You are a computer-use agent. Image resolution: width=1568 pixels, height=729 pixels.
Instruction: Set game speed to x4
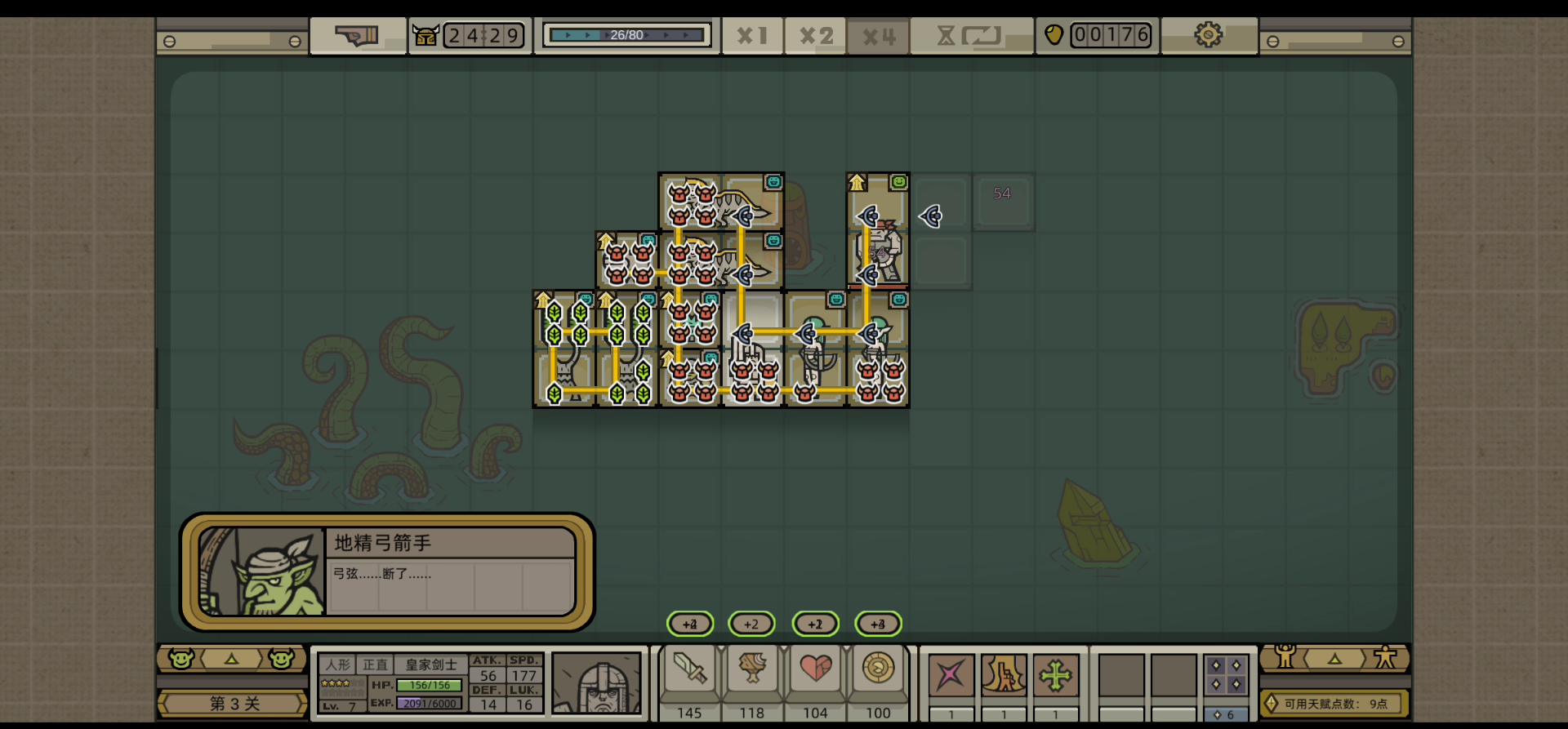[x=879, y=37]
